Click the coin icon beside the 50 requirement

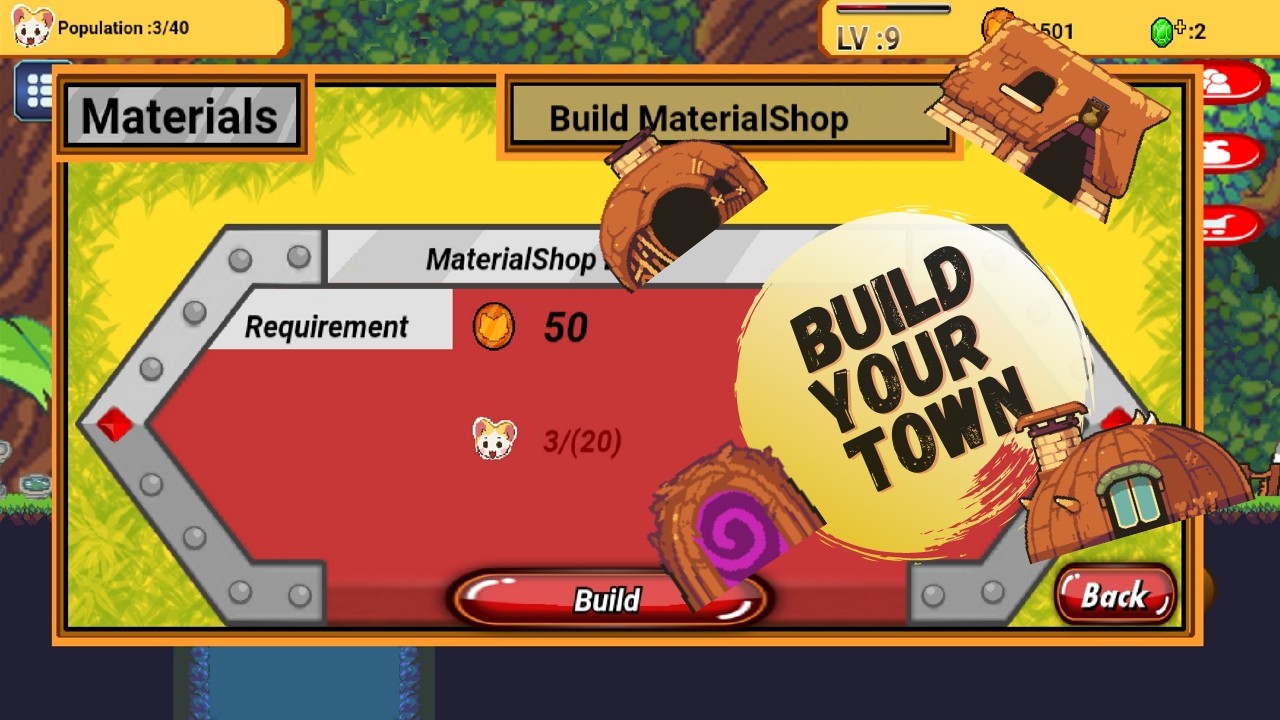492,324
